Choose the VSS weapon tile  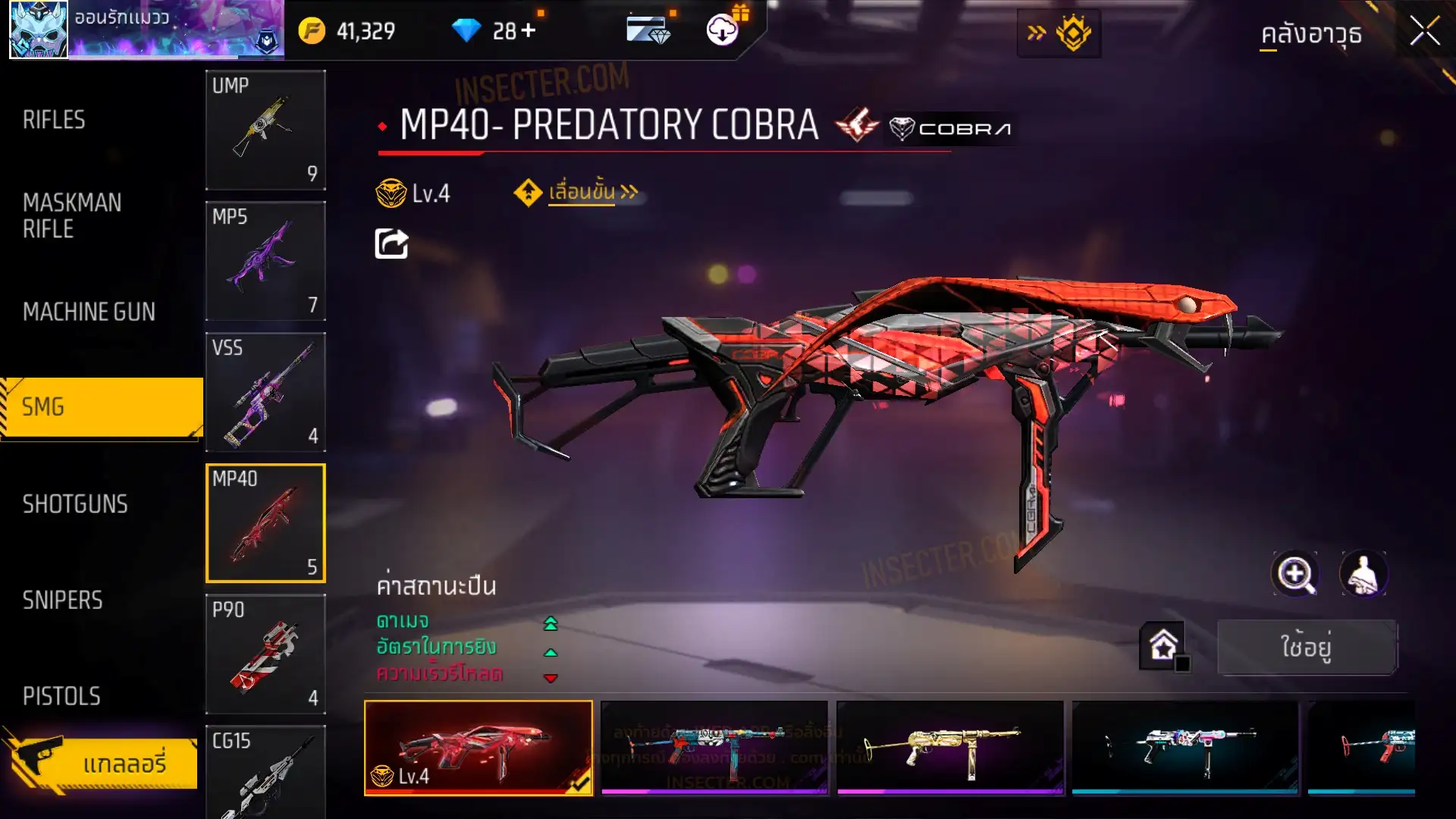(x=265, y=392)
